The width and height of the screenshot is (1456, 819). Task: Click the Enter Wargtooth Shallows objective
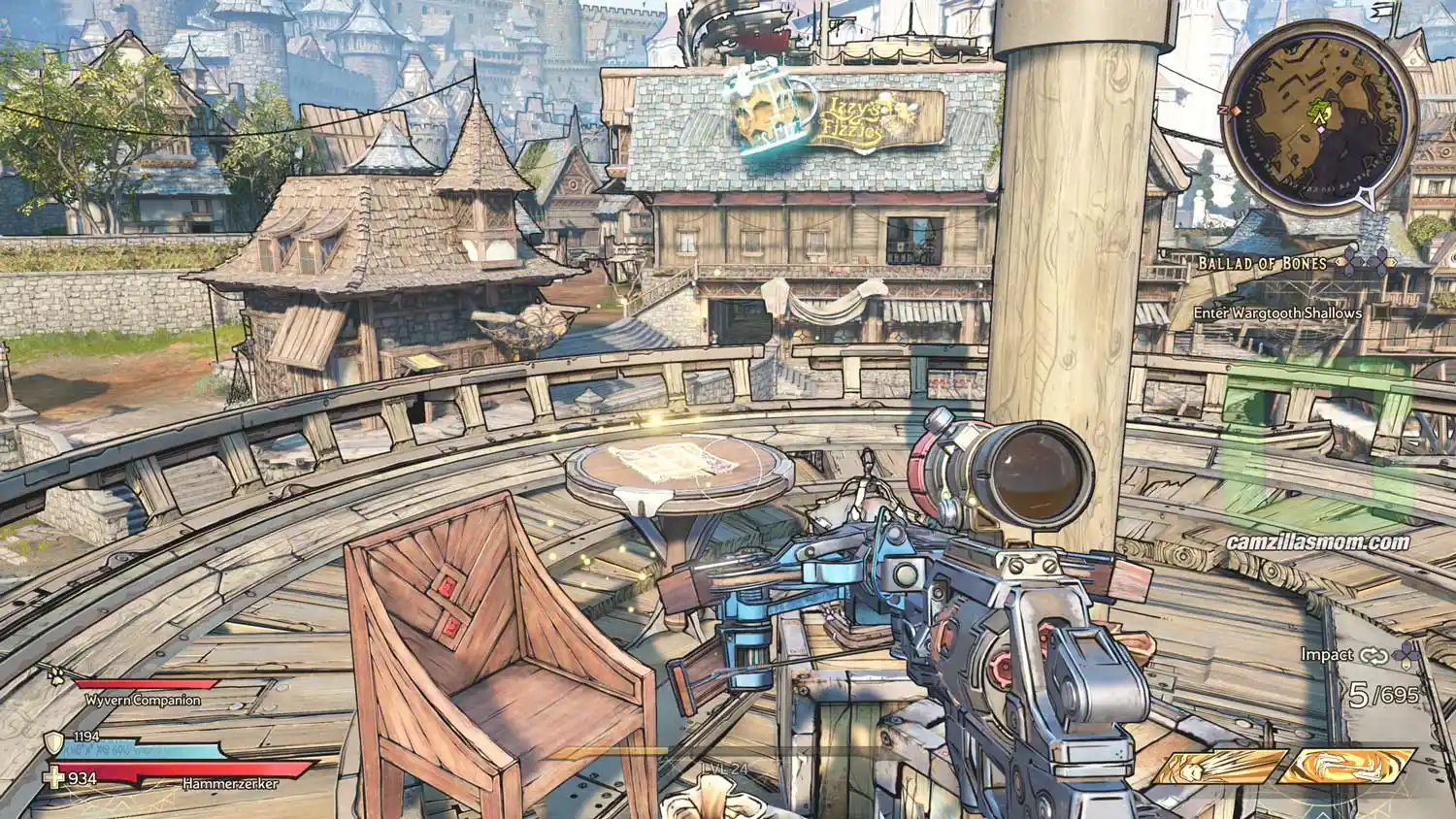[x=1277, y=313]
